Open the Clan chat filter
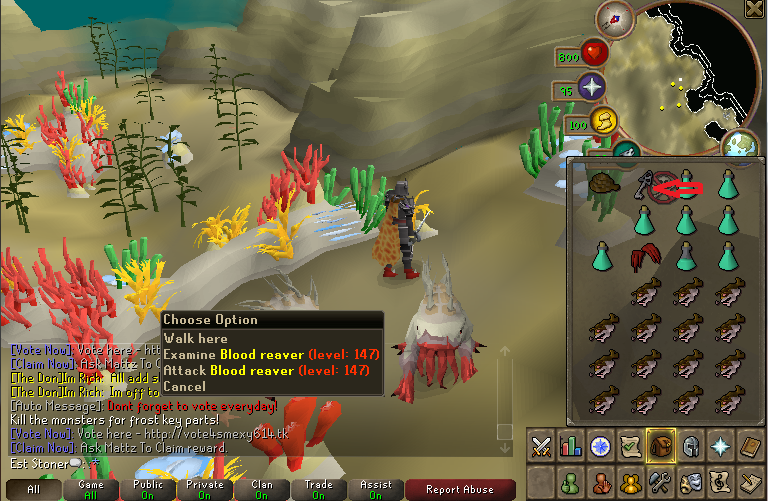 (262, 489)
